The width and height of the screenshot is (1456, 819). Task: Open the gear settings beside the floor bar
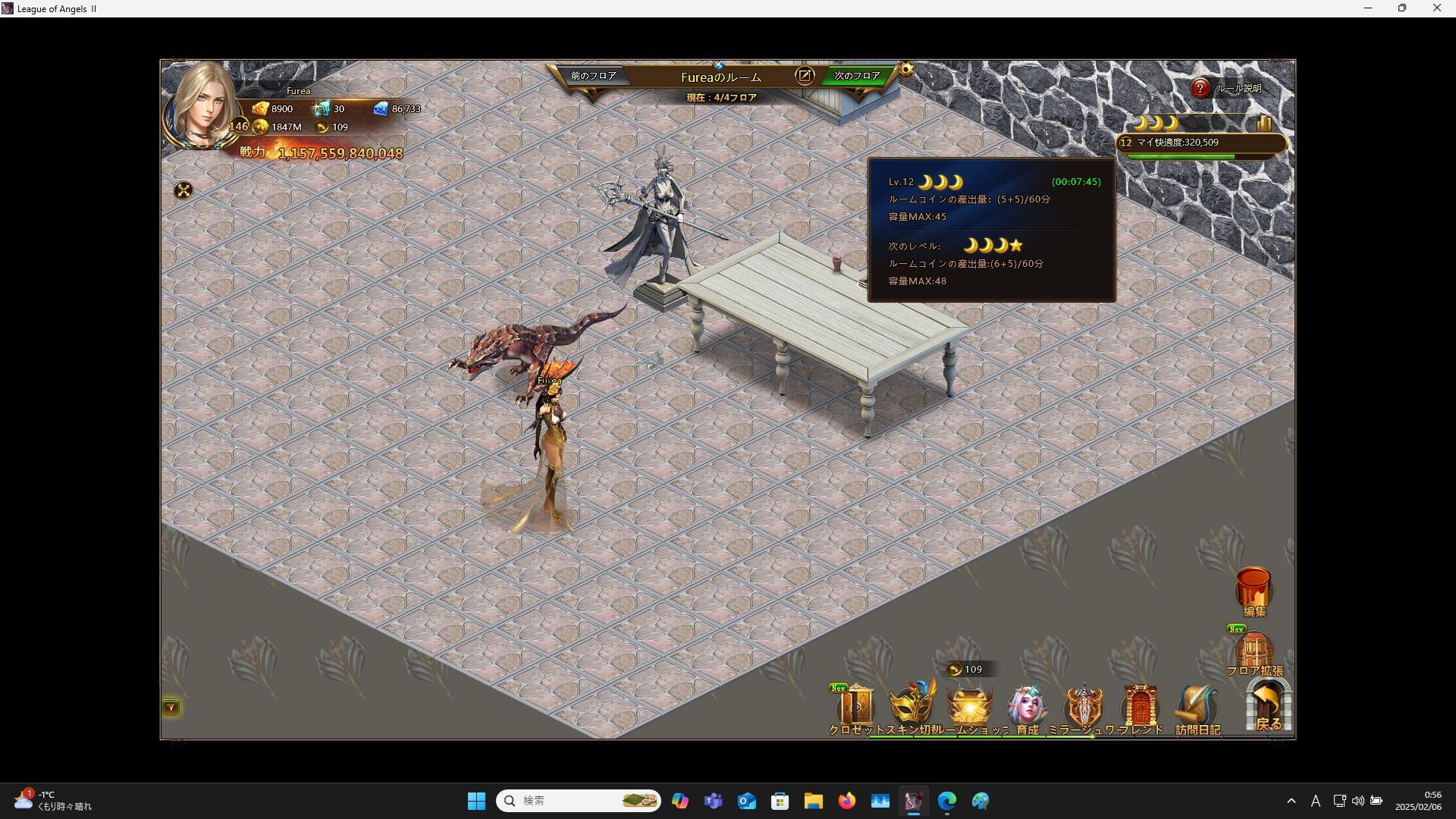pyautogui.click(x=906, y=70)
